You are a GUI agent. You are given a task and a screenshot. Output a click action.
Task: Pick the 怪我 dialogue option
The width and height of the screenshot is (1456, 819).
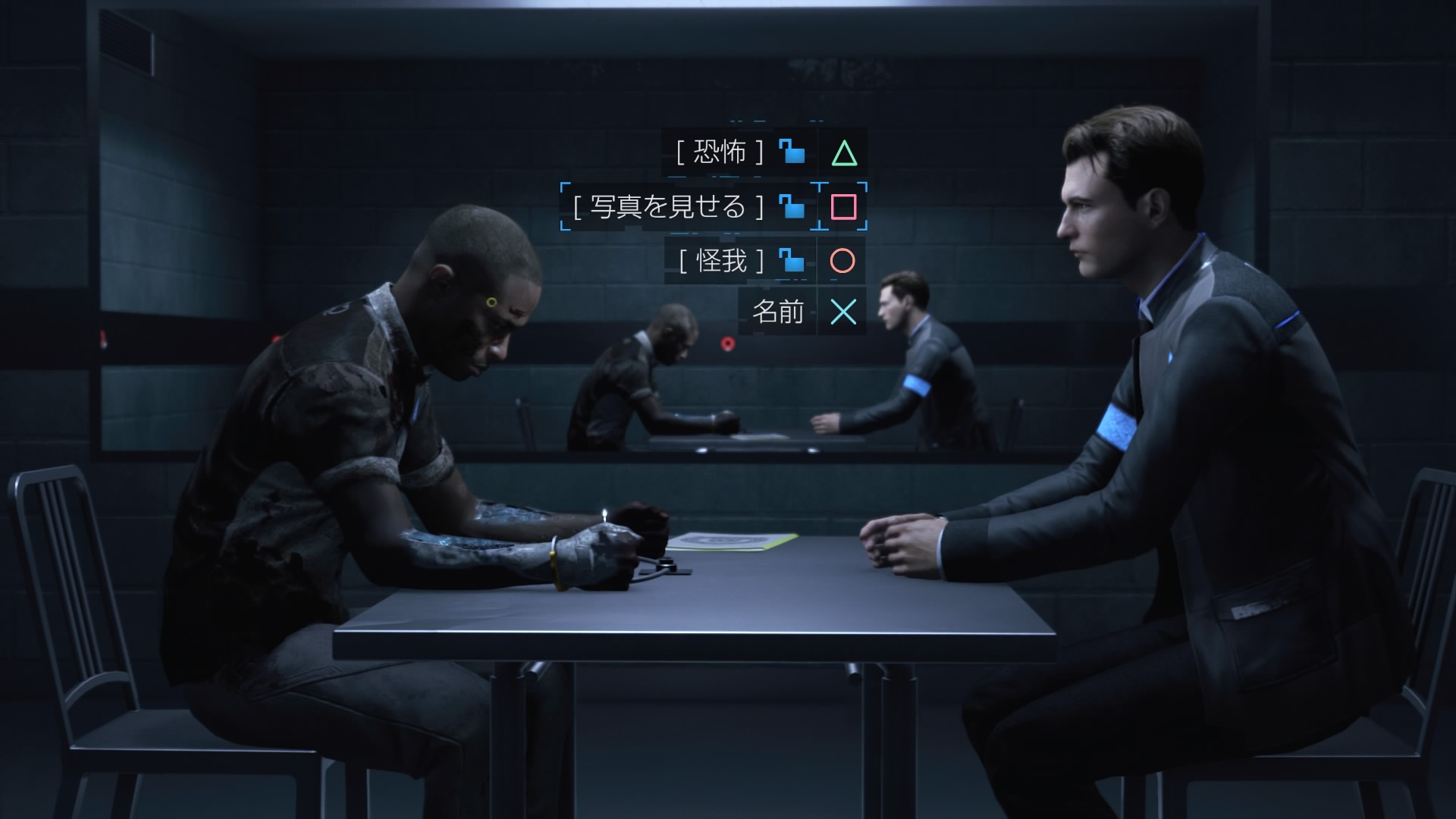(721, 261)
